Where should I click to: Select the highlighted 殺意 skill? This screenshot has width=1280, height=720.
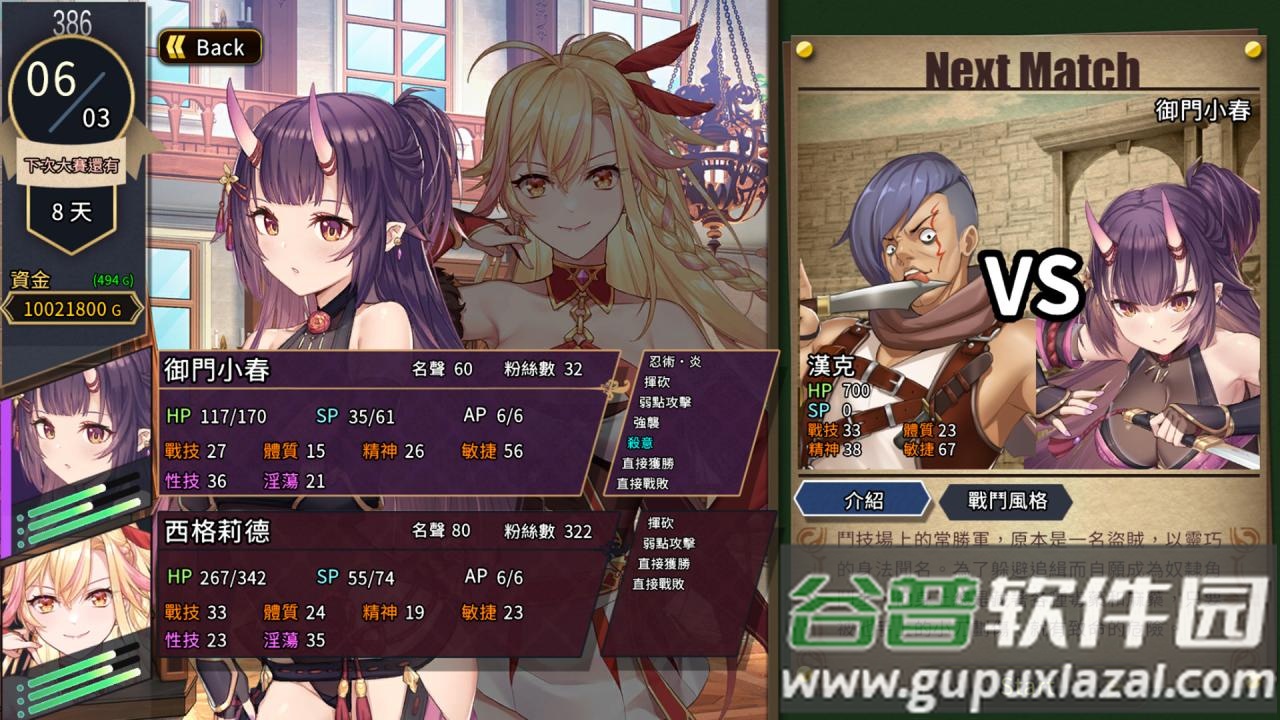tap(640, 443)
